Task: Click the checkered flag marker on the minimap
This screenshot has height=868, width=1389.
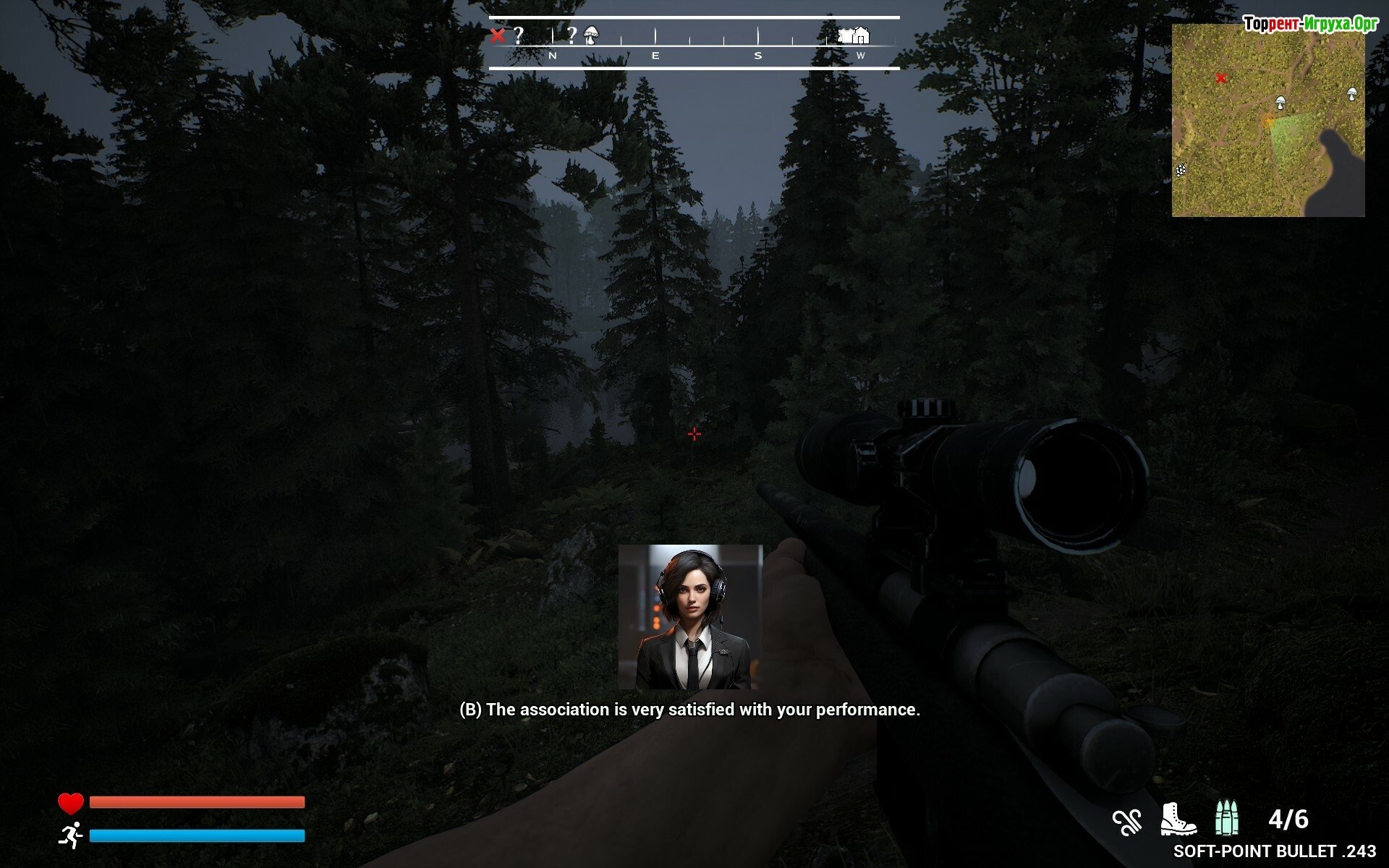Action: click(1181, 171)
